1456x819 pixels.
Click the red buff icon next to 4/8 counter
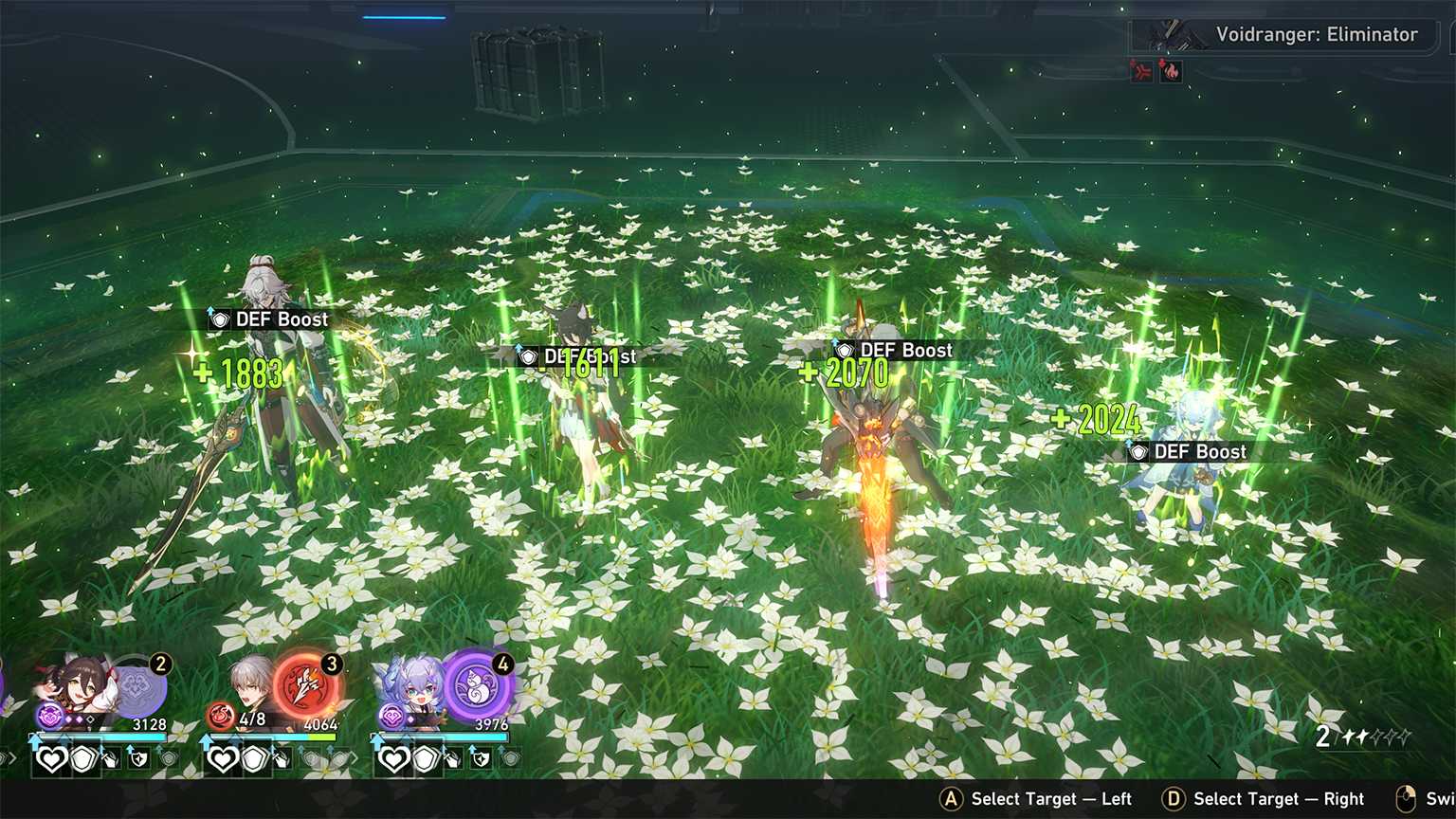pyautogui.click(x=222, y=716)
